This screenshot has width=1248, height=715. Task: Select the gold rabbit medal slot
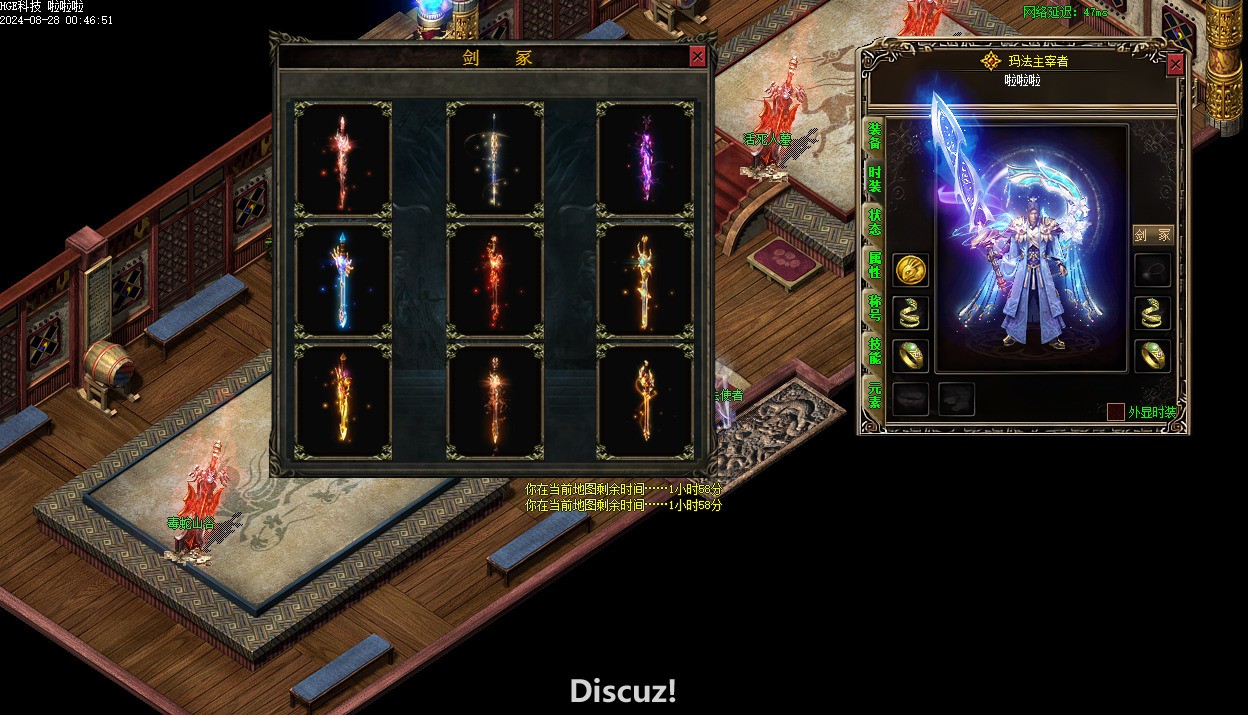coord(910,270)
